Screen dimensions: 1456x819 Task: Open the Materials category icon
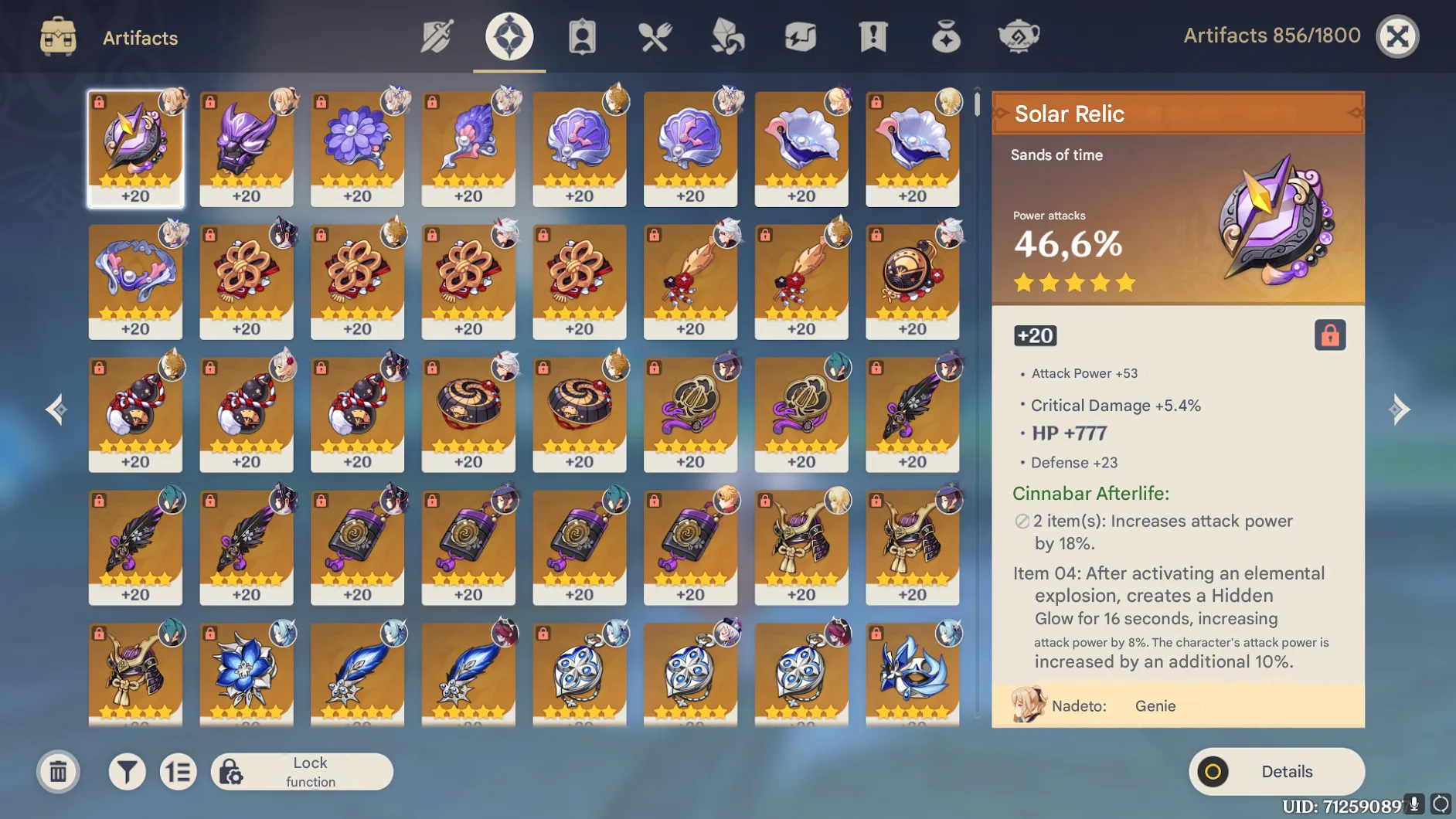pos(726,36)
